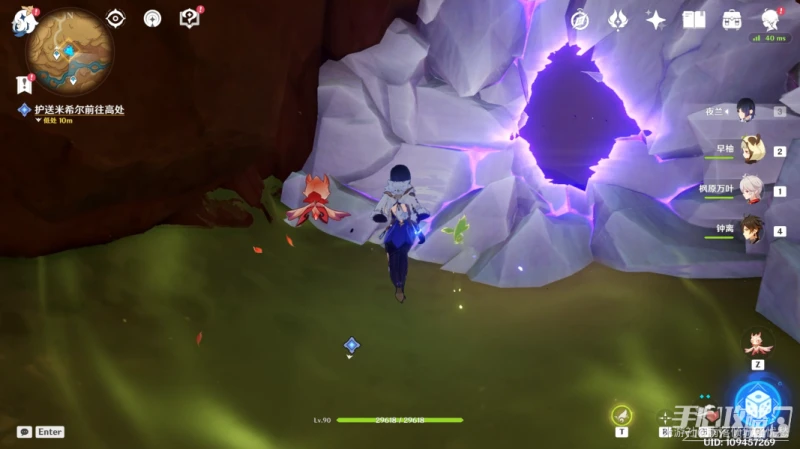Open the four-pointed star wish icon
The width and height of the screenshot is (800, 449).
(x=656, y=20)
